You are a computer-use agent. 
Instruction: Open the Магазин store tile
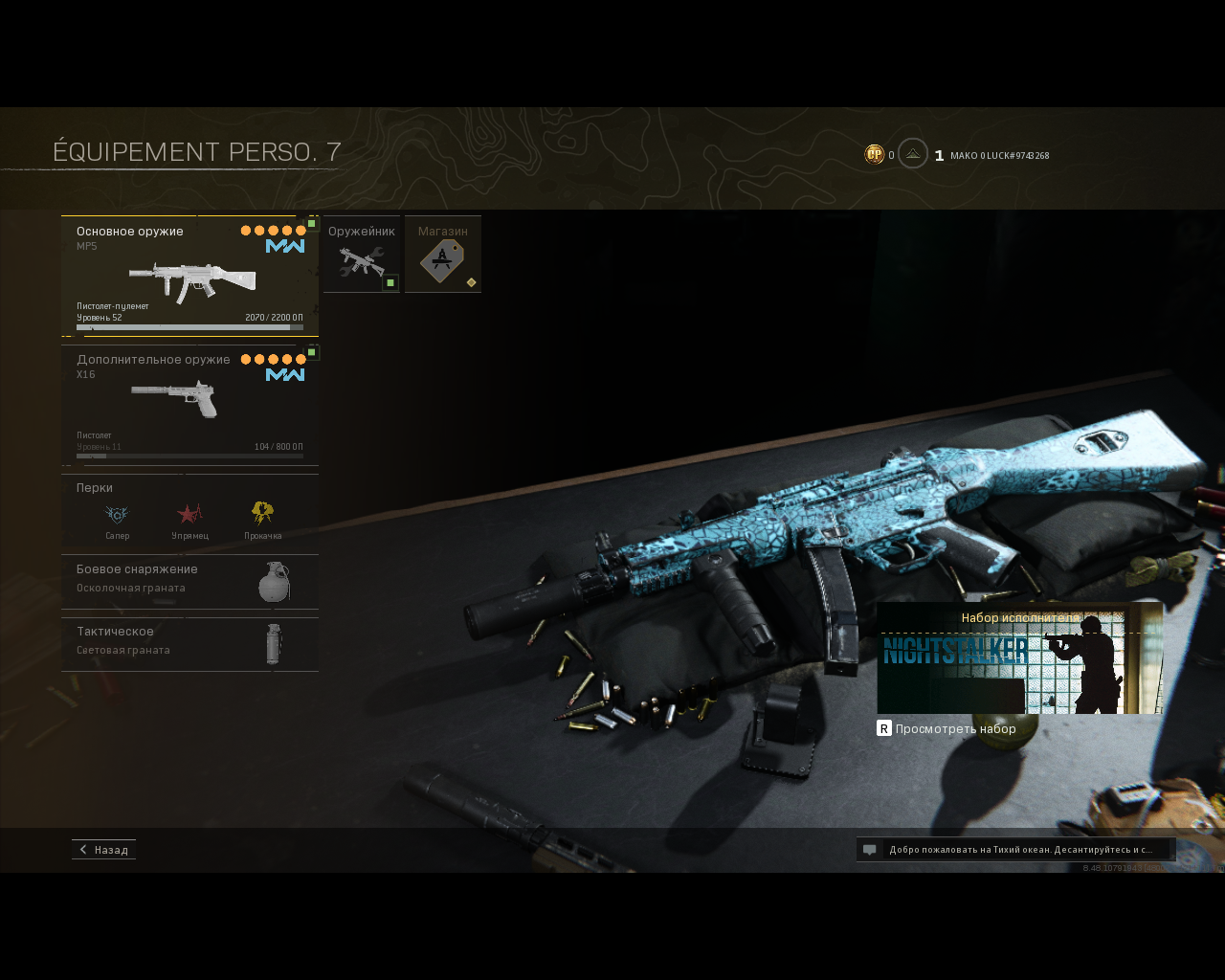pos(443,255)
